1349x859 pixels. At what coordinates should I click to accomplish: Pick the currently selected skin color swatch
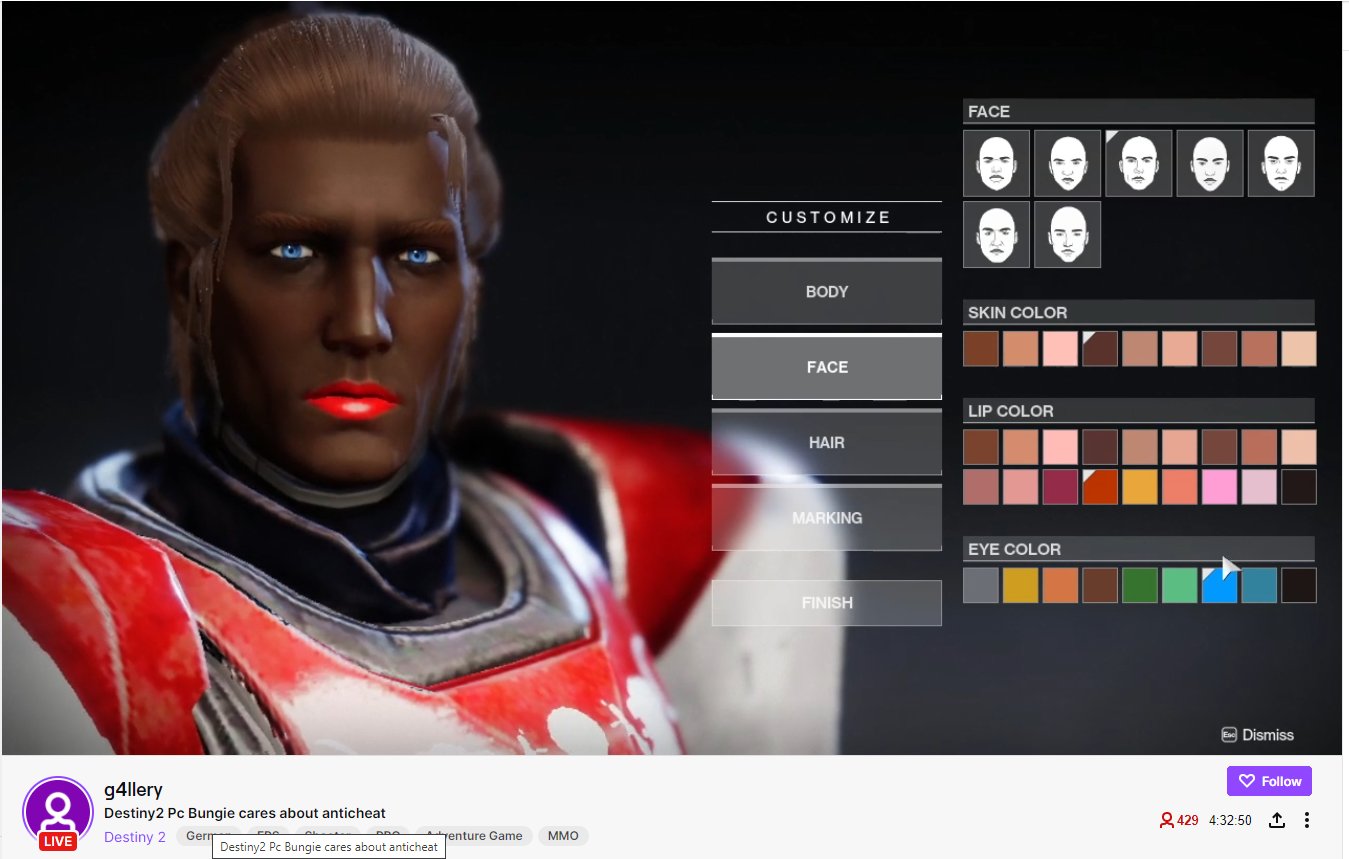tap(1099, 348)
